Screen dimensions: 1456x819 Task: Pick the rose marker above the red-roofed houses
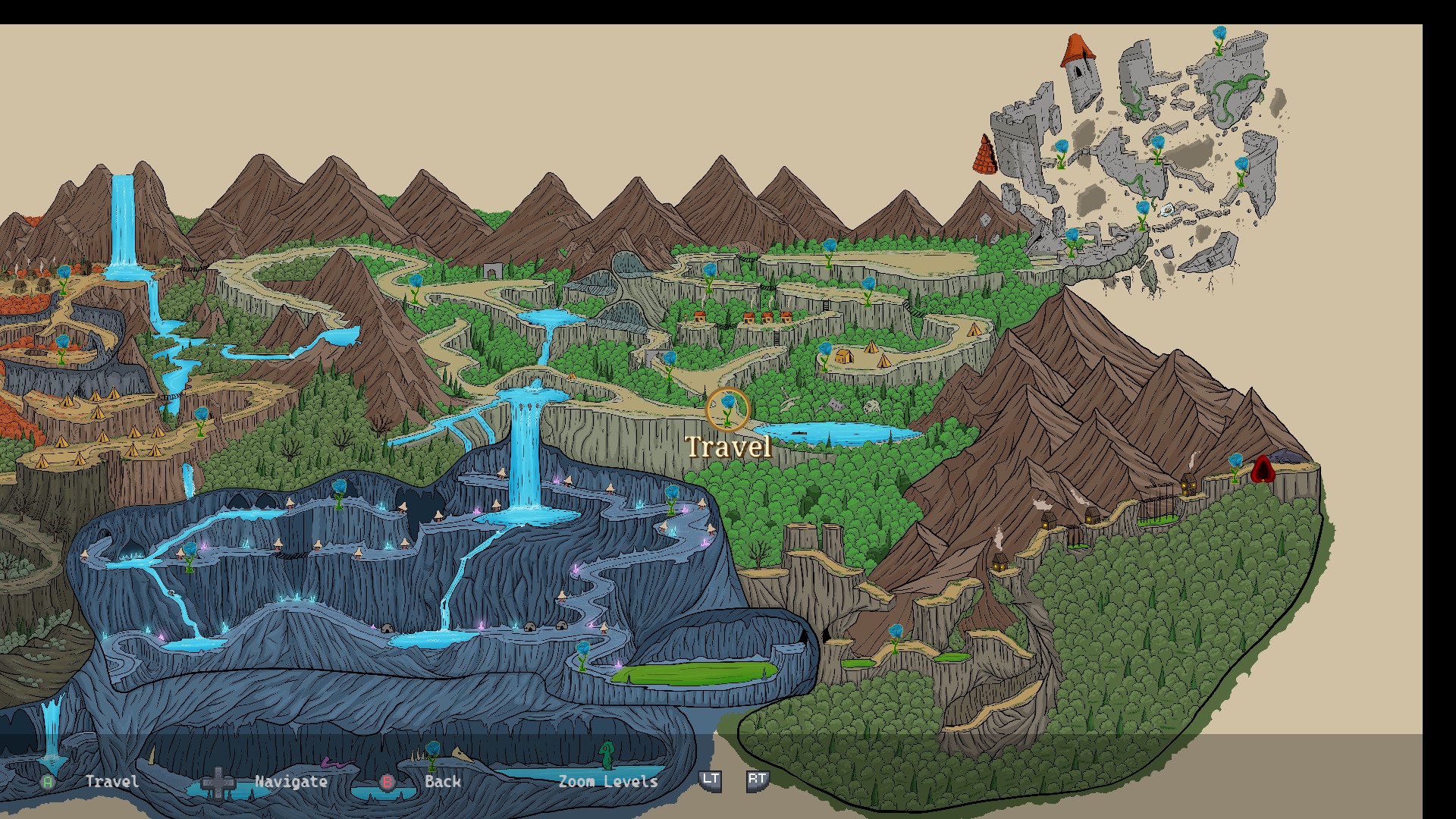[709, 274]
